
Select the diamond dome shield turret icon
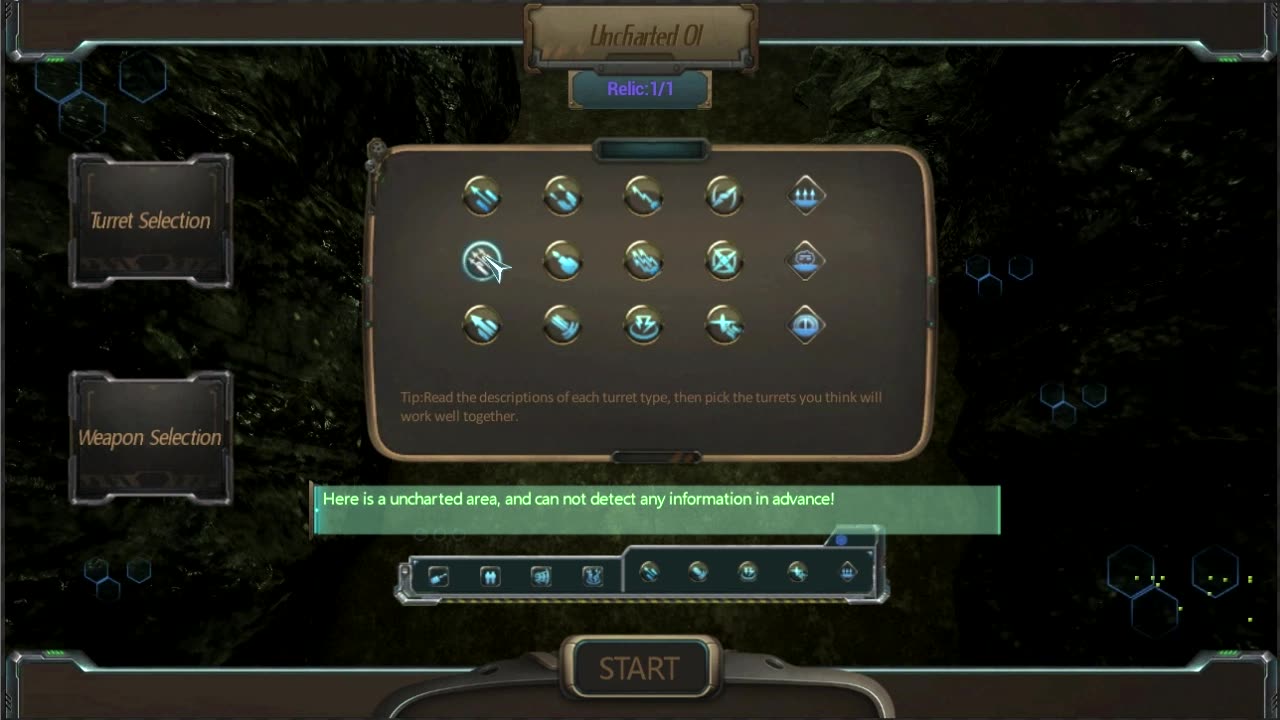pos(806,325)
